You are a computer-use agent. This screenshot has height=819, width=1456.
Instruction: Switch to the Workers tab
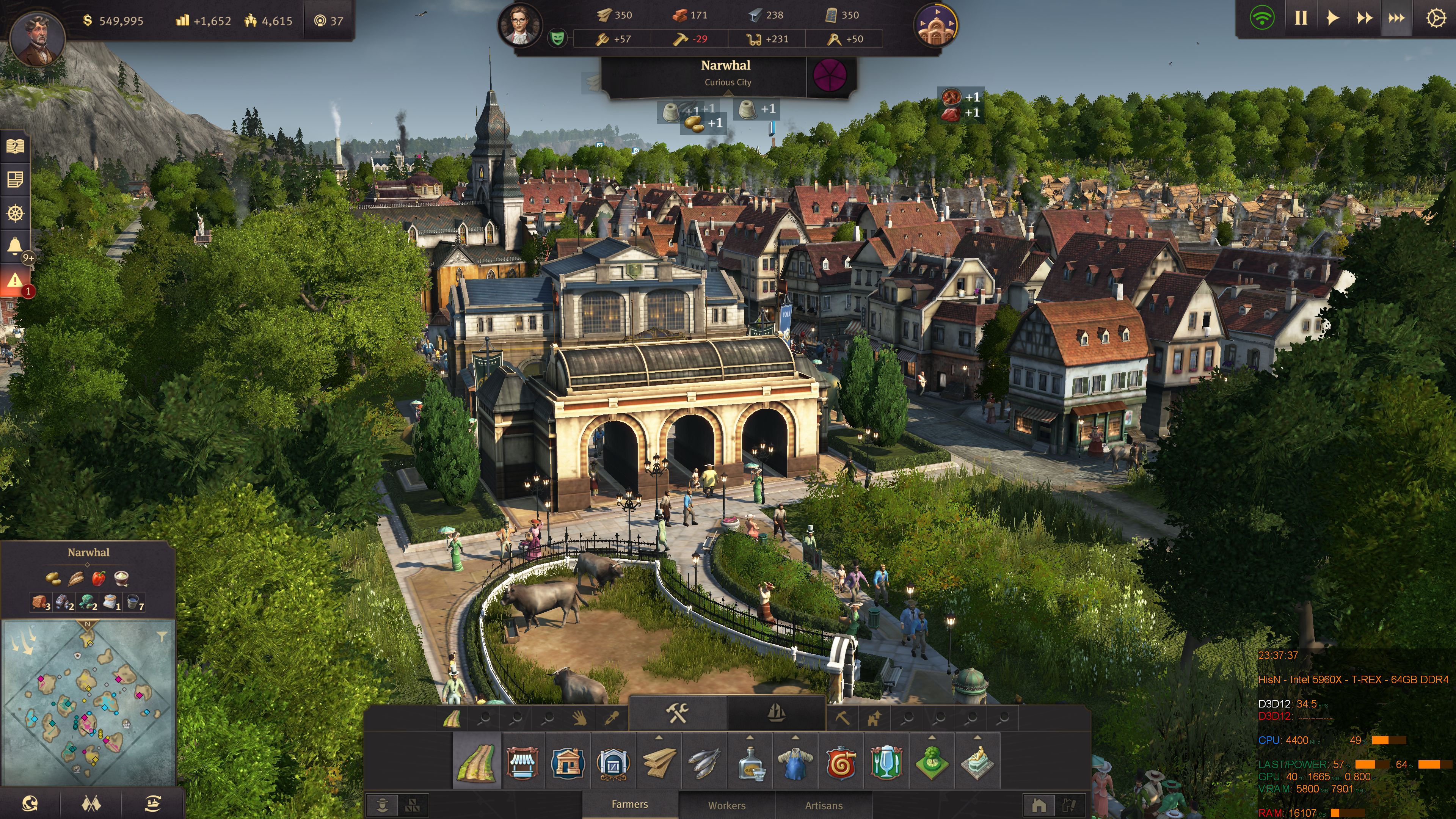[727, 805]
